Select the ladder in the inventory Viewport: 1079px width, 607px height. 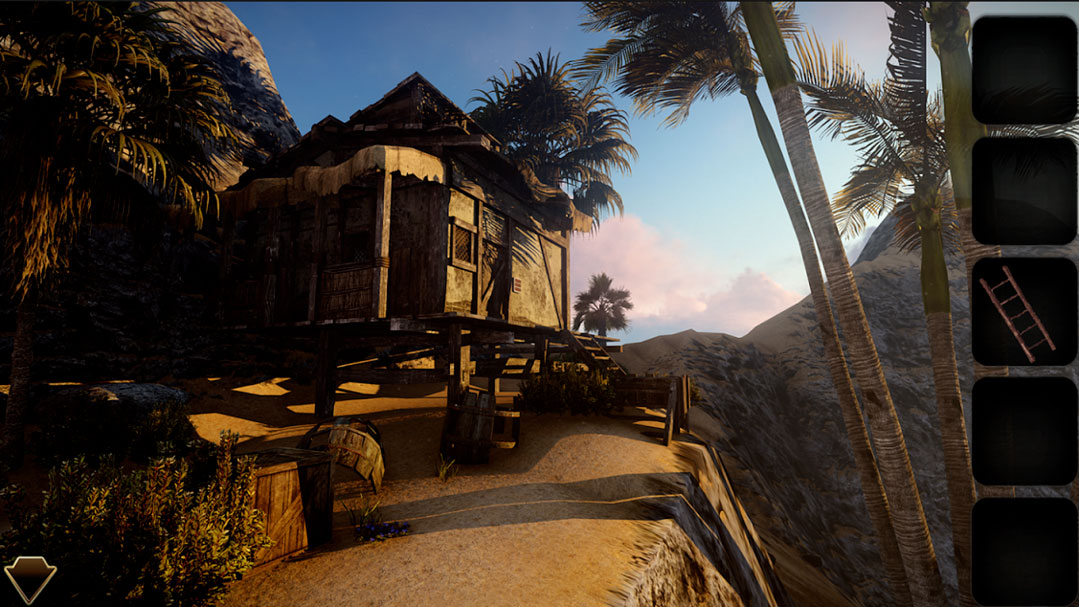1019,311
